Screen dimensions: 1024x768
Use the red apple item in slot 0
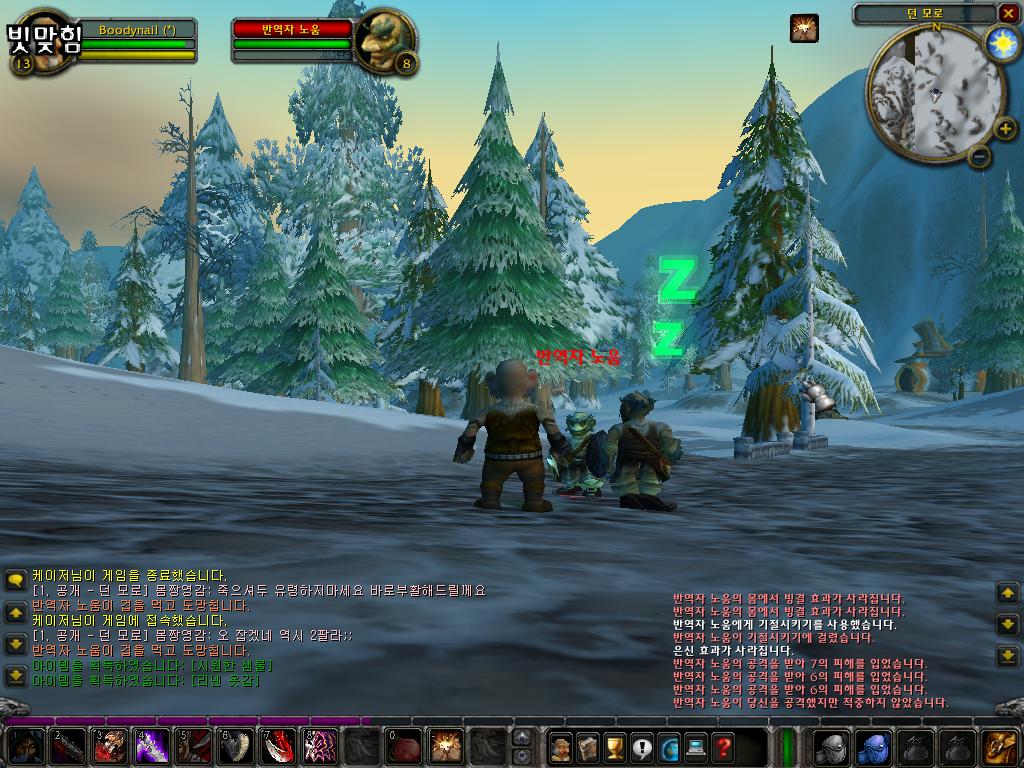pyautogui.click(x=404, y=747)
